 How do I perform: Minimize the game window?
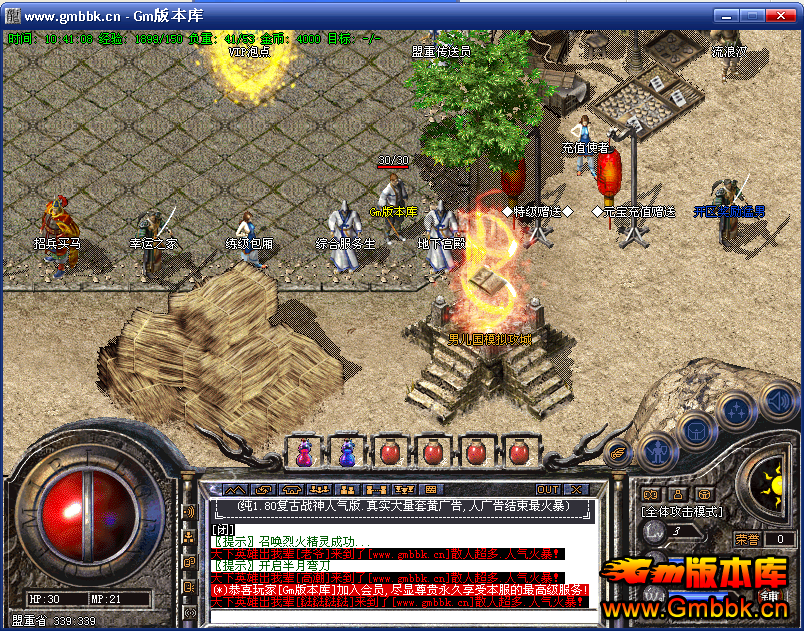(725, 15)
